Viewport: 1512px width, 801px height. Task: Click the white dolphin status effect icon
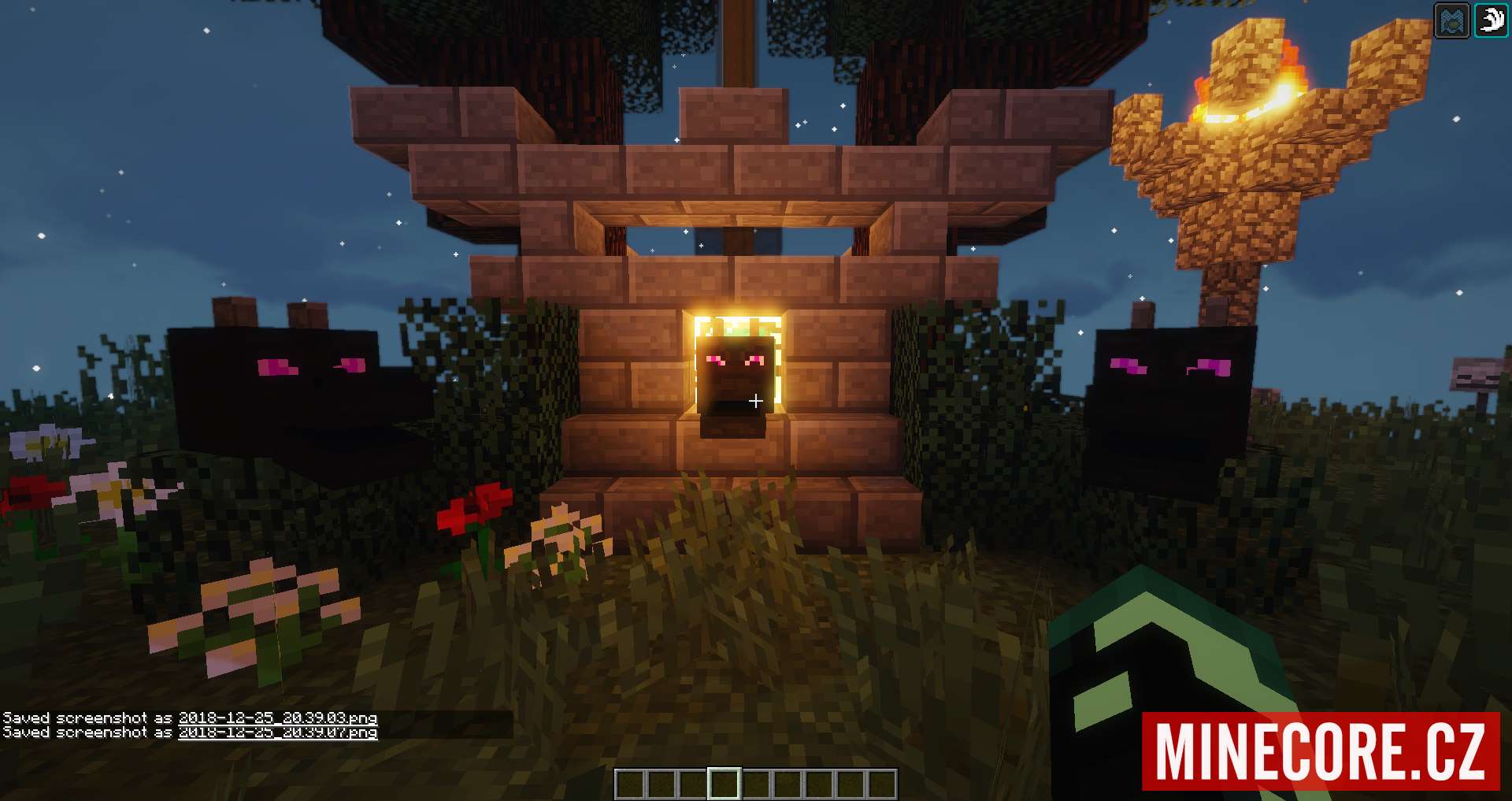(1491, 20)
